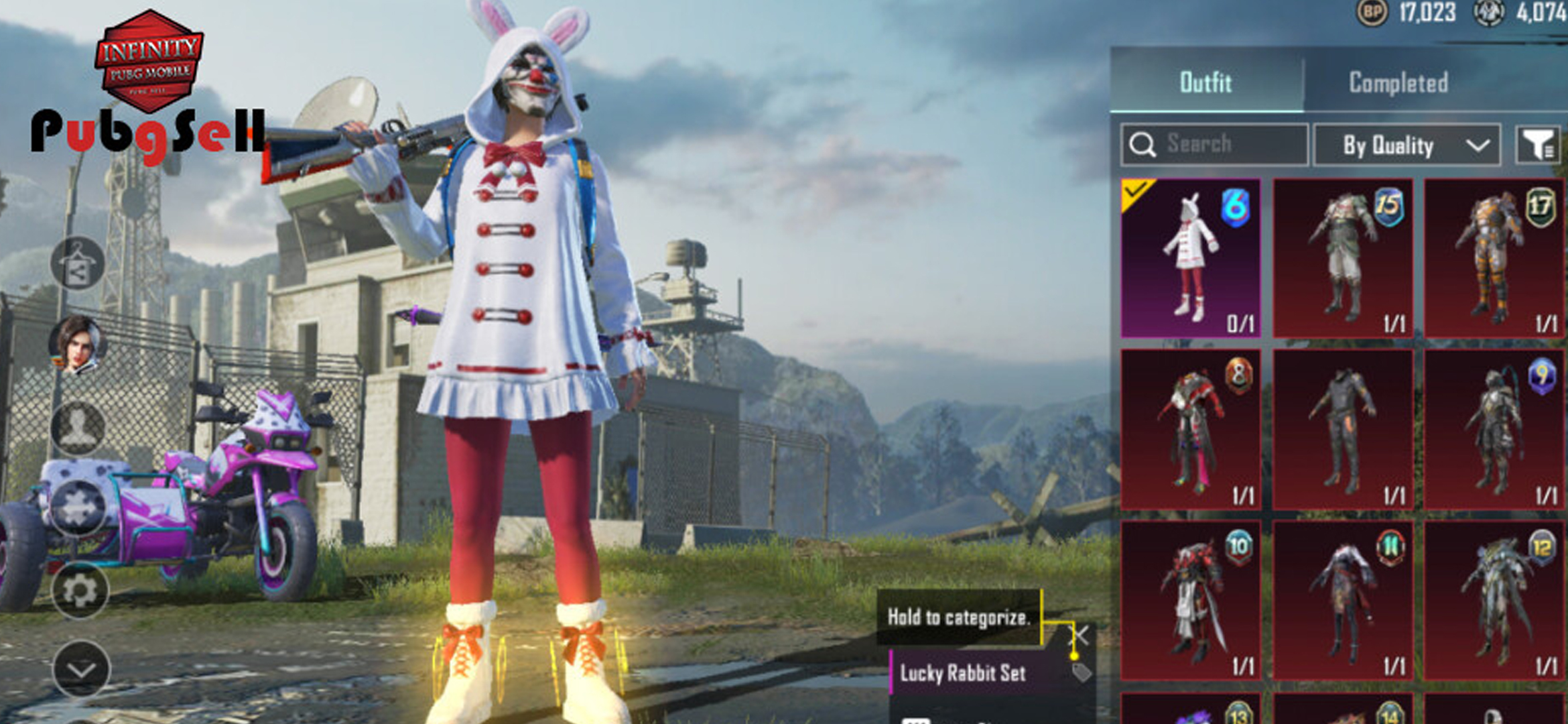Pick the orange armor outfit numbered 17
The image size is (1568, 724).
pyautogui.click(x=1494, y=258)
